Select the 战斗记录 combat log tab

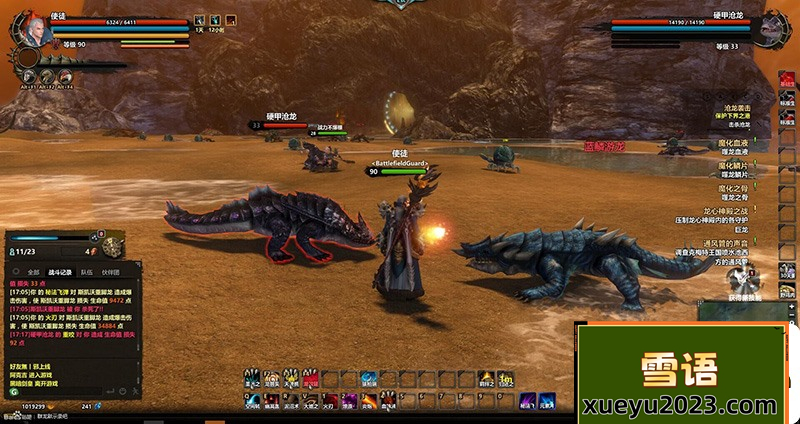[x=61, y=271]
